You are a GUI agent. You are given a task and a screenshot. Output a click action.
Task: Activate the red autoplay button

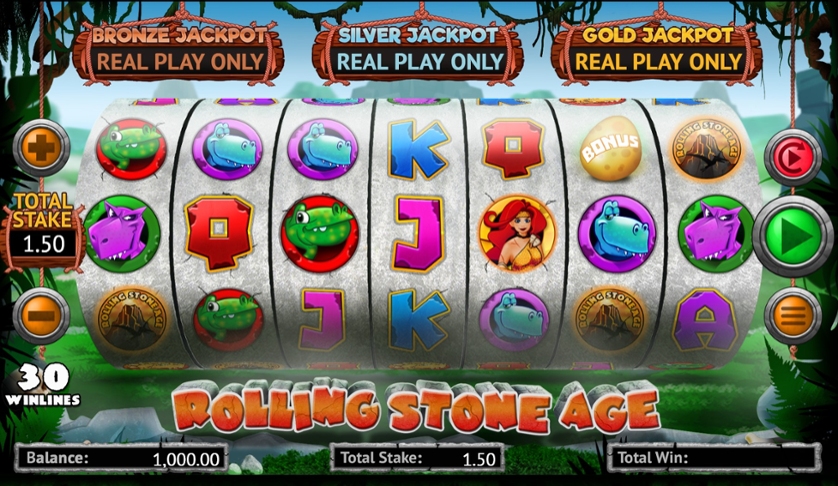792,157
